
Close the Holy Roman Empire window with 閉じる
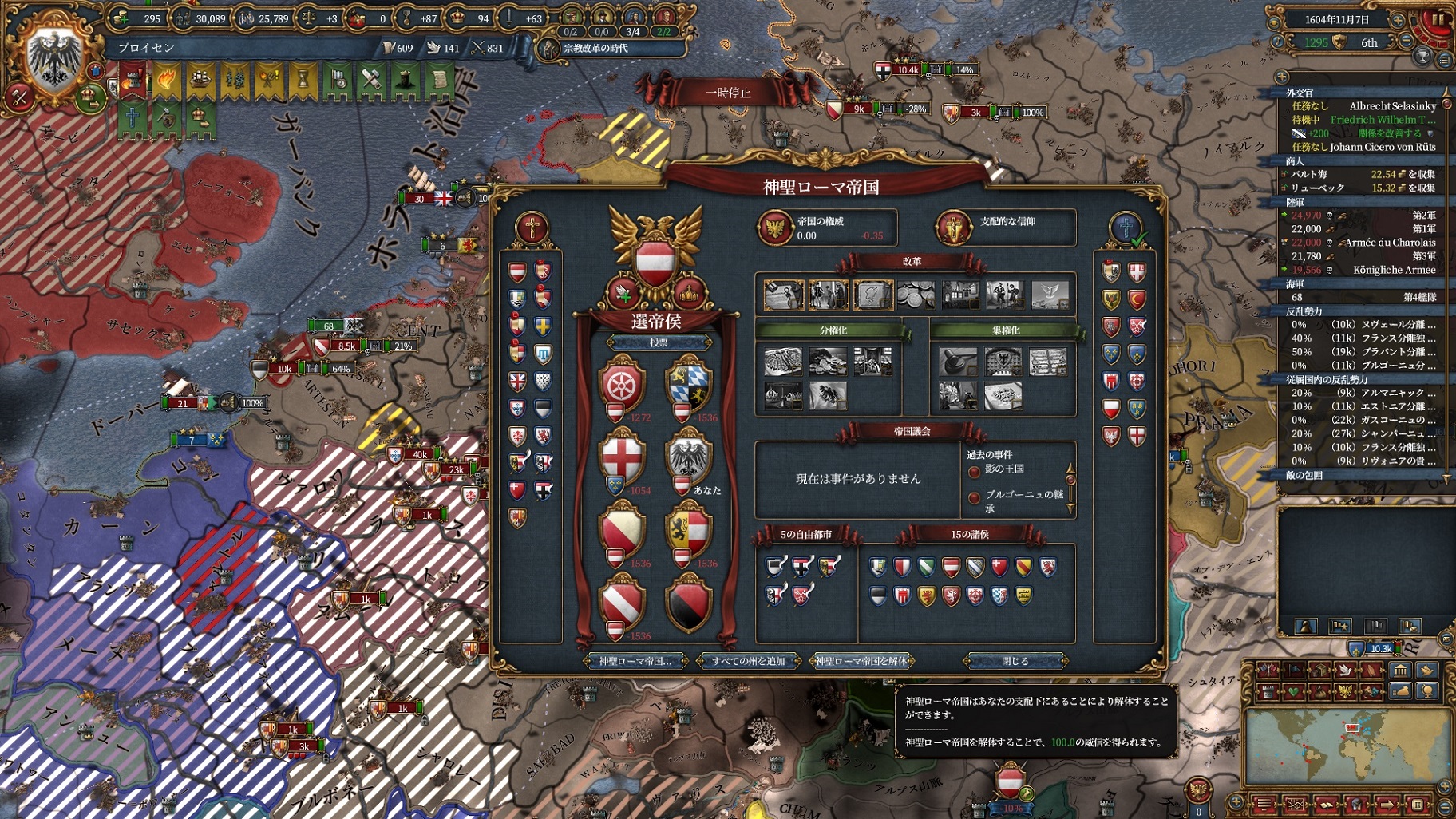(1015, 661)
